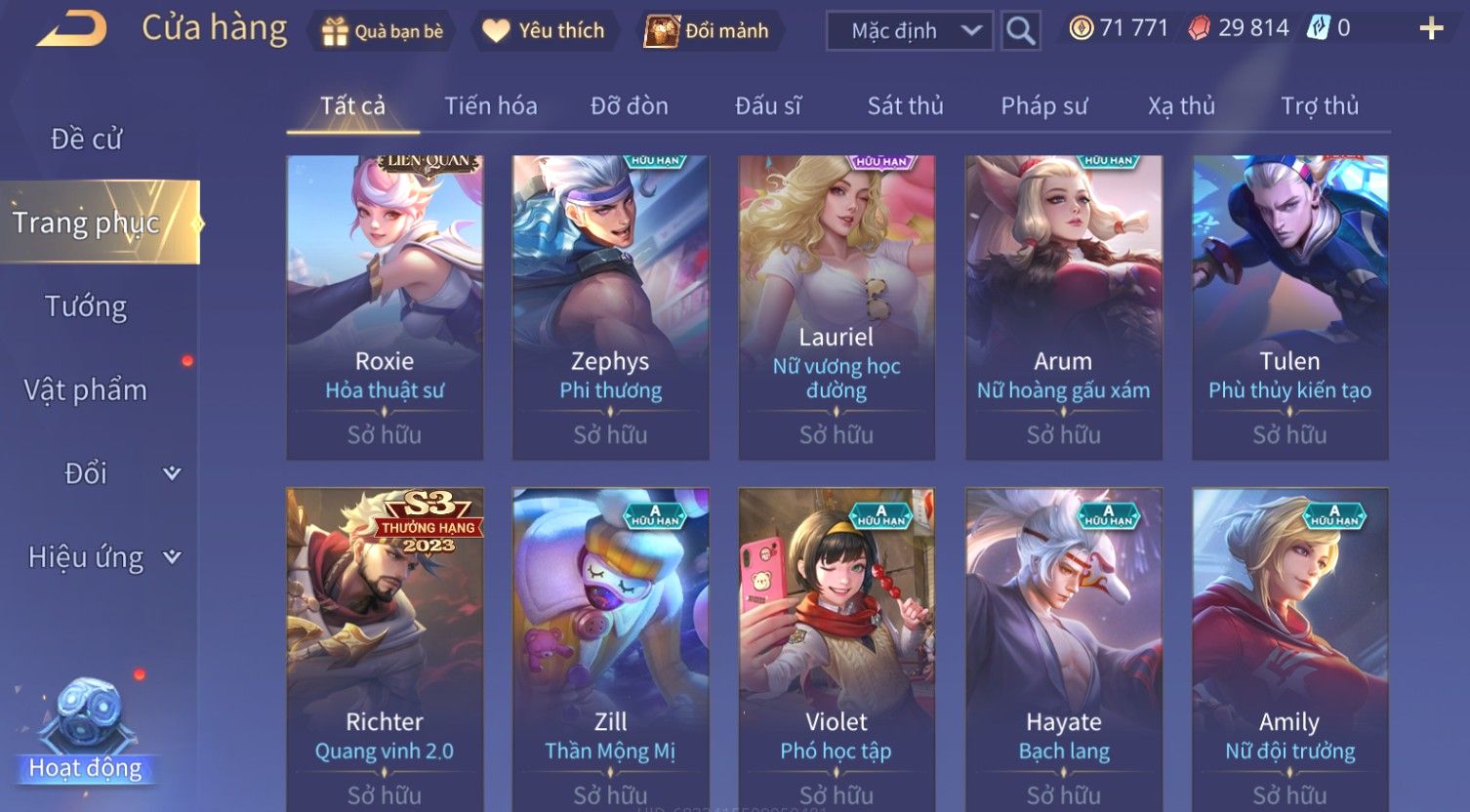Click the magnifying glass search button
The width and height of the screenshot is (1470, 812).
pyautogui.click(x=1020, y=31)
